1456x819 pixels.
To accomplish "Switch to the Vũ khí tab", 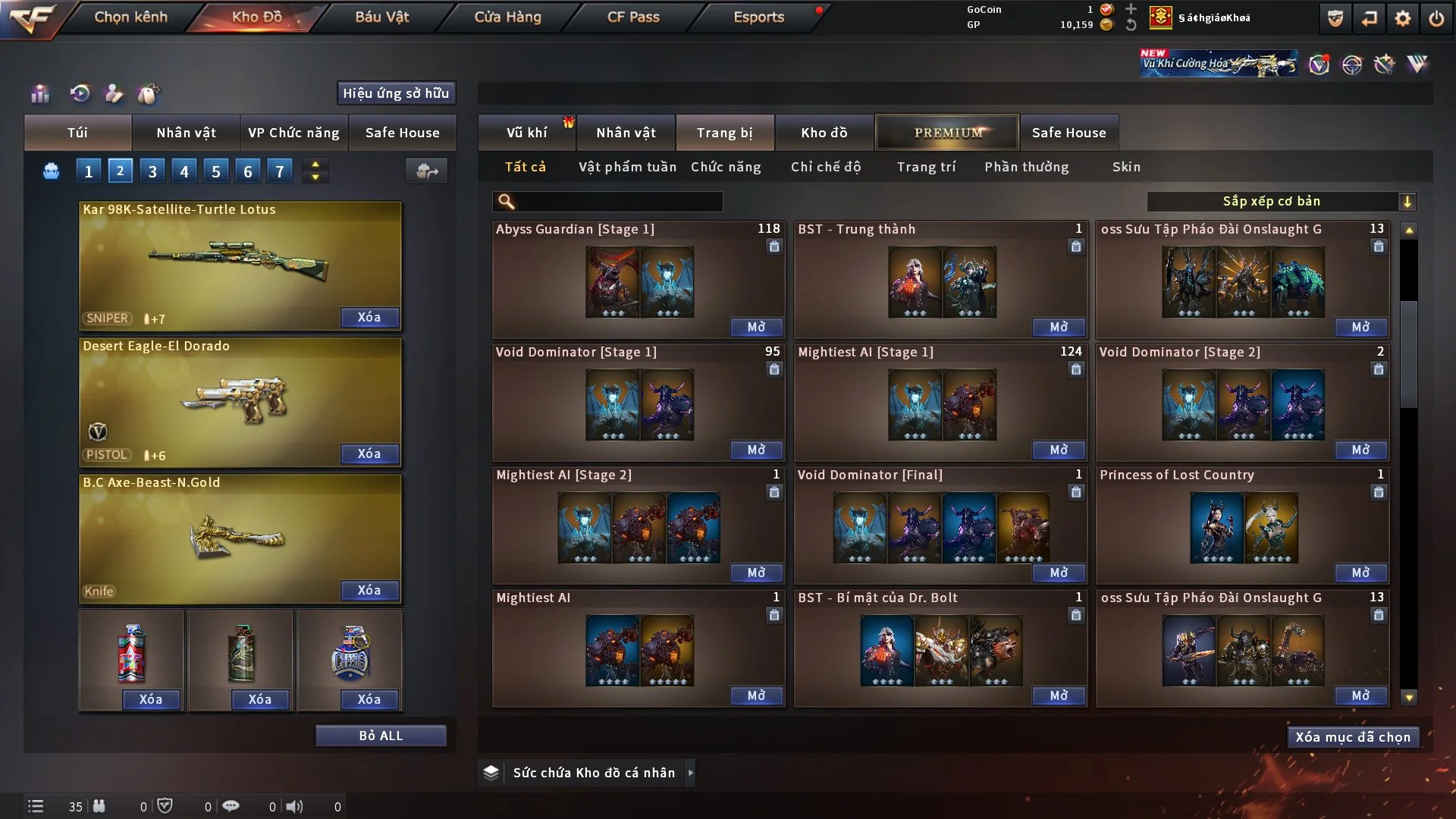I will pos(527,133).
